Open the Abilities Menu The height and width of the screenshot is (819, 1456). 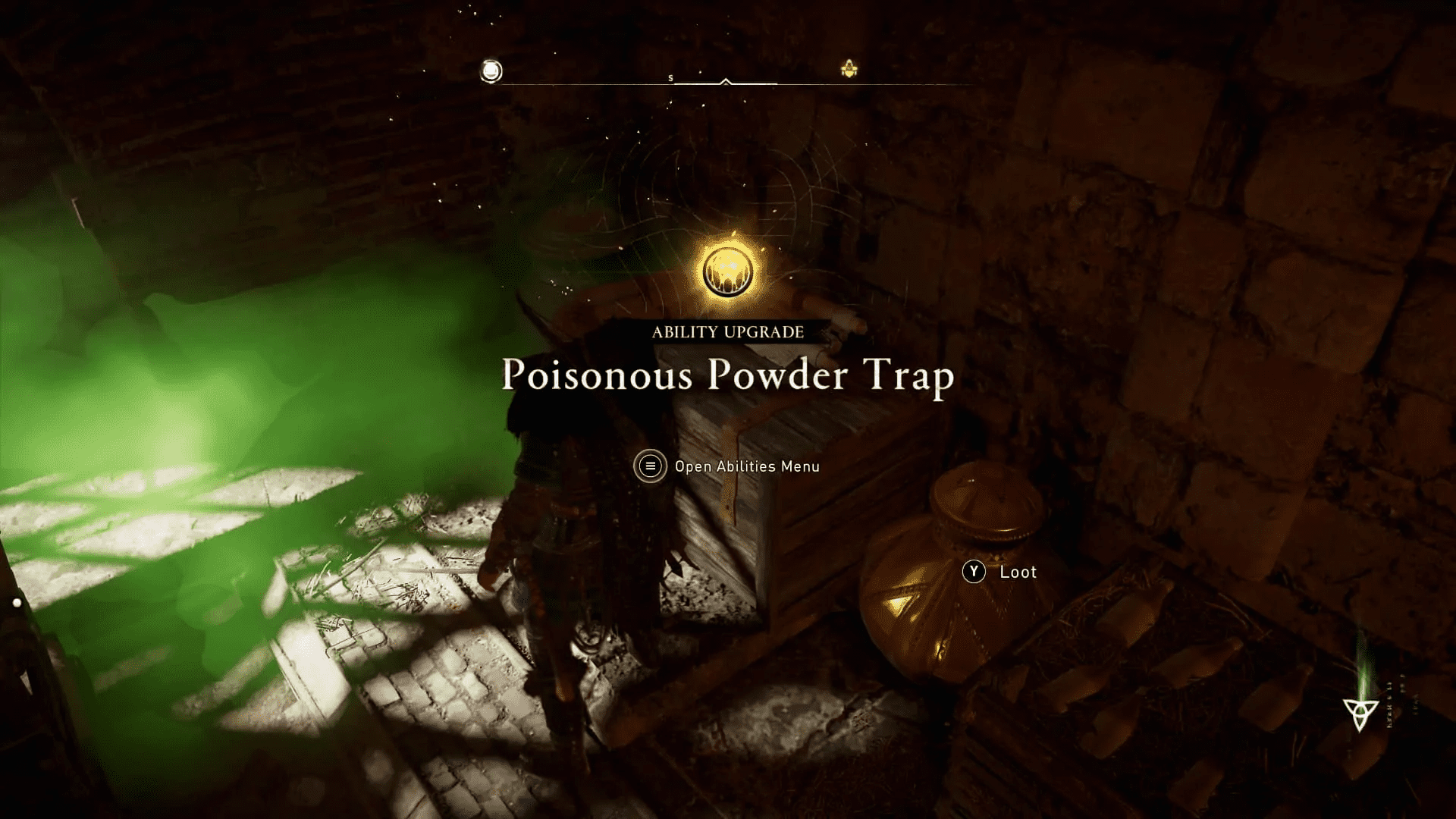tap(650, 466)
